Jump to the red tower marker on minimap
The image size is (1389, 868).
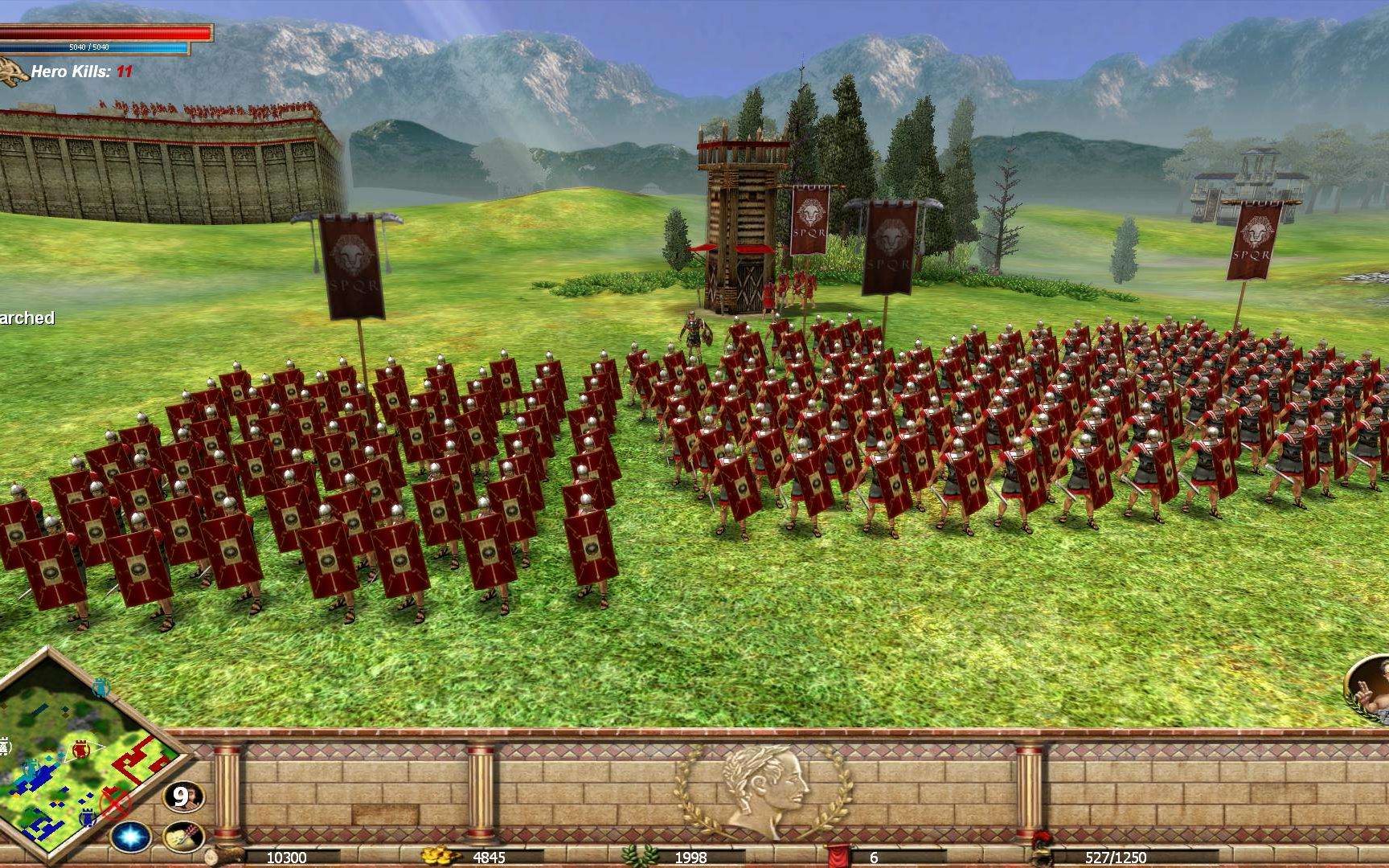pos(80,750)
